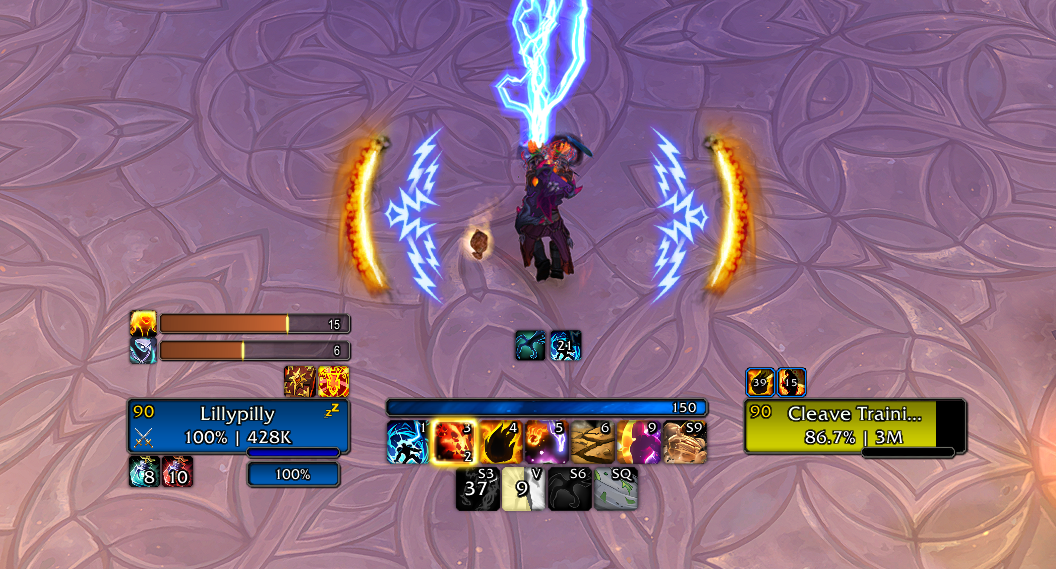The height and width of the screenshot is (569, 1056).
Task: Click the red totem buff showing 10
Action: click(x=177, y=471)
